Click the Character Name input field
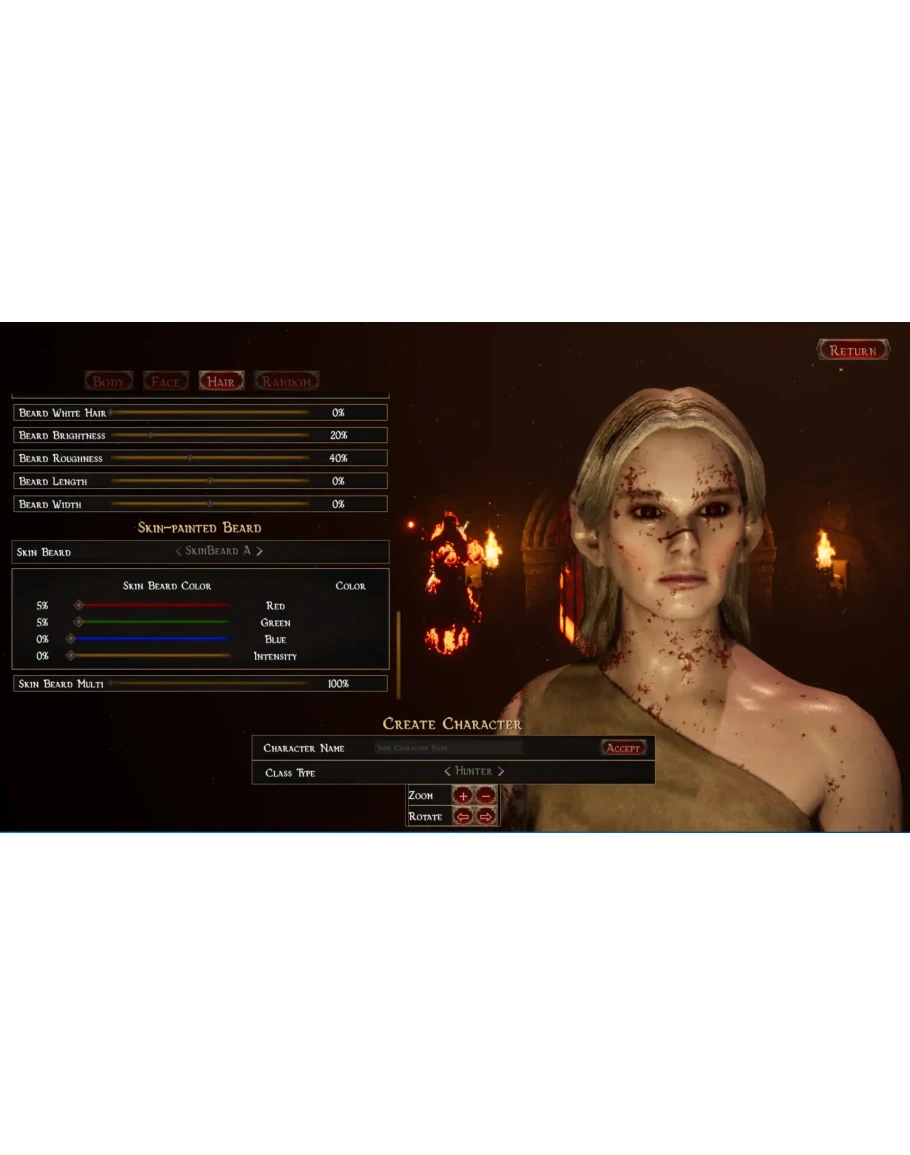Screen dimensions: 910x1155 click(448, 748)
